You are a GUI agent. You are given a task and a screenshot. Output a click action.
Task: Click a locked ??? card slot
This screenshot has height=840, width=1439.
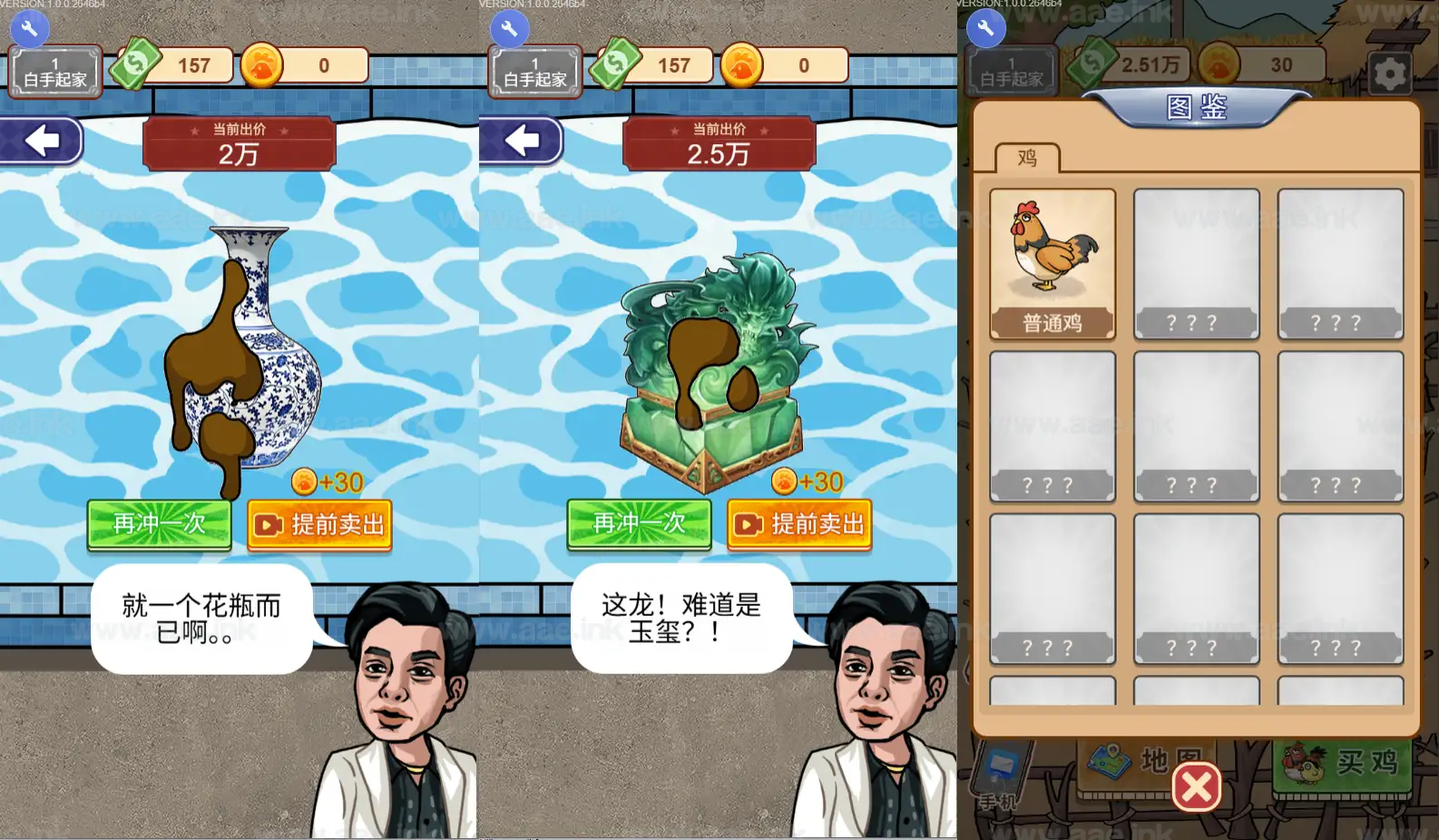(1196, 263)
